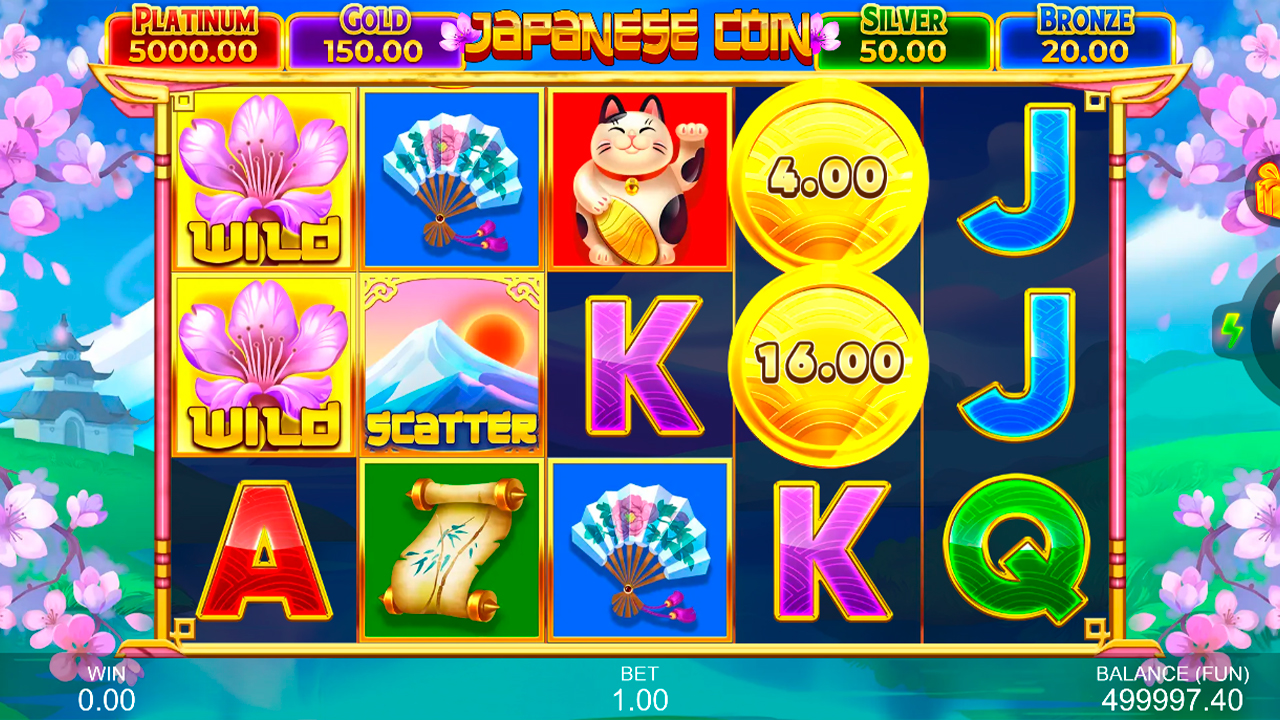Click the Japanese Coin title logo
This screenshot has width=1280, height=720.
click(640, 30)
